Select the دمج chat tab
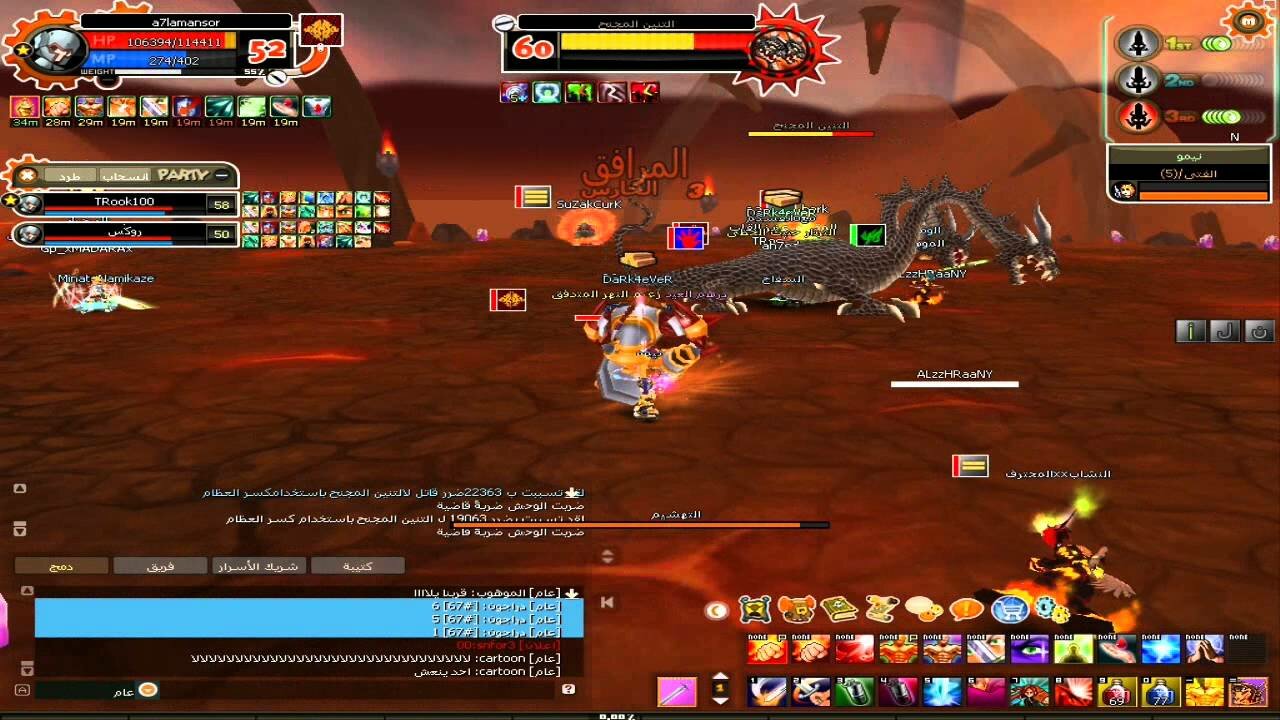This screenshot has height=720, width=1280. [61, 566]
